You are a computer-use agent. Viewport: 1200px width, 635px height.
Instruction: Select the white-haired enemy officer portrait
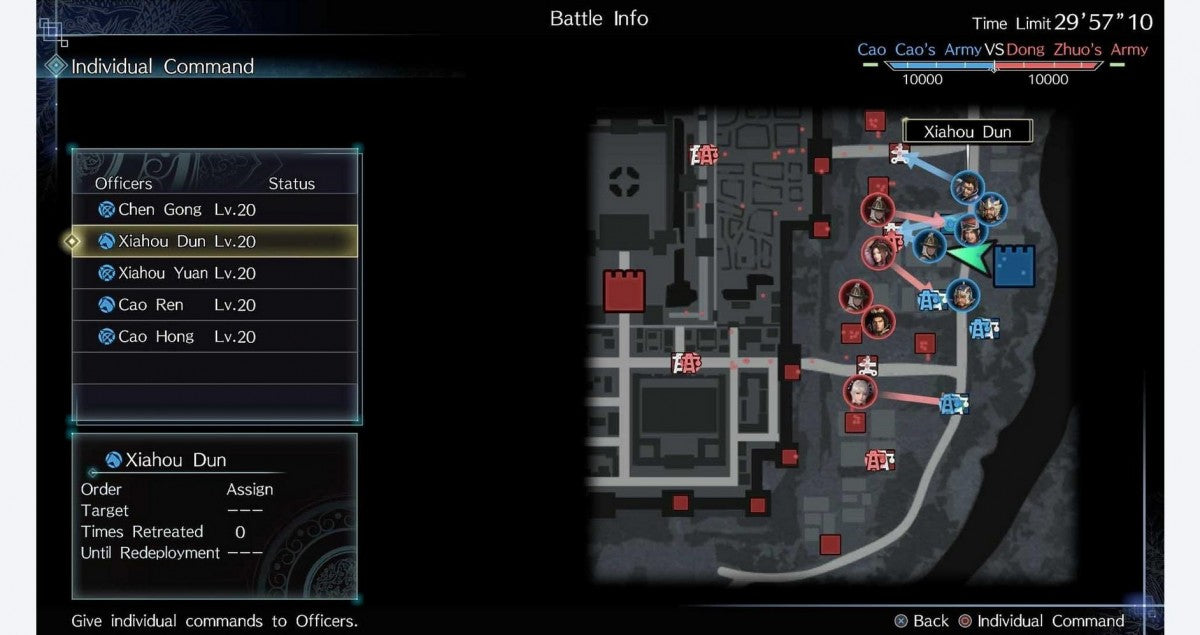tap(859, 390)
